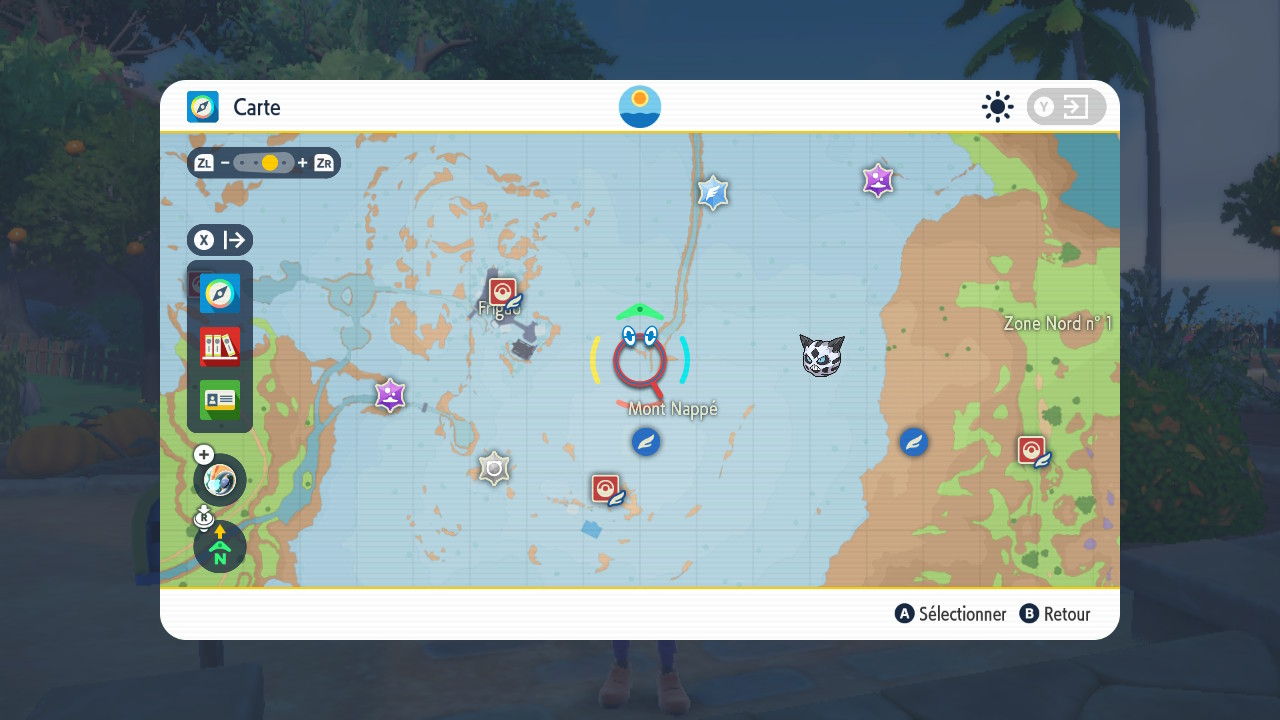Choose the ice-blue Tera Raid crystal
This screenshot has height=720, width=1280.
pos(713,193)
